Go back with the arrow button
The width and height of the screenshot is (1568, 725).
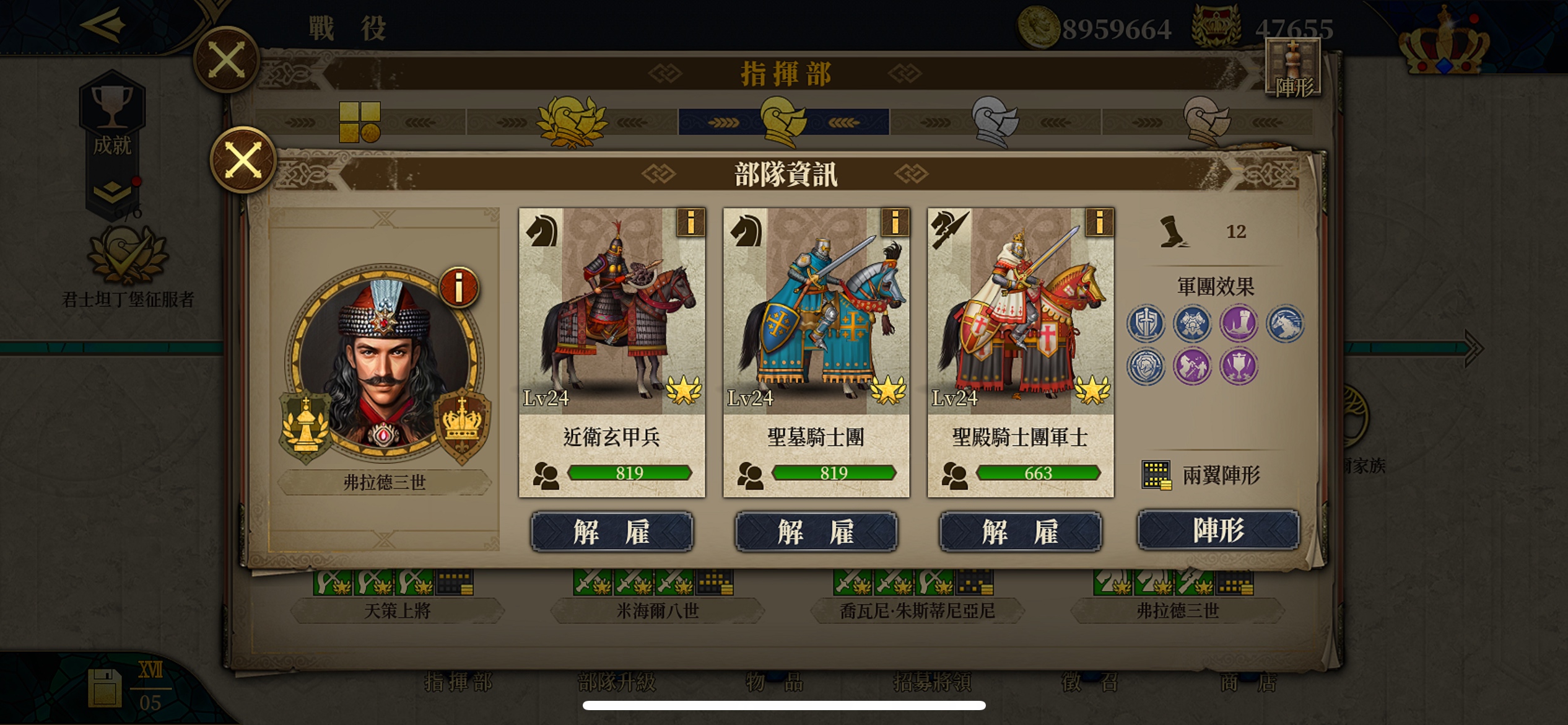[x=103, y=25]
